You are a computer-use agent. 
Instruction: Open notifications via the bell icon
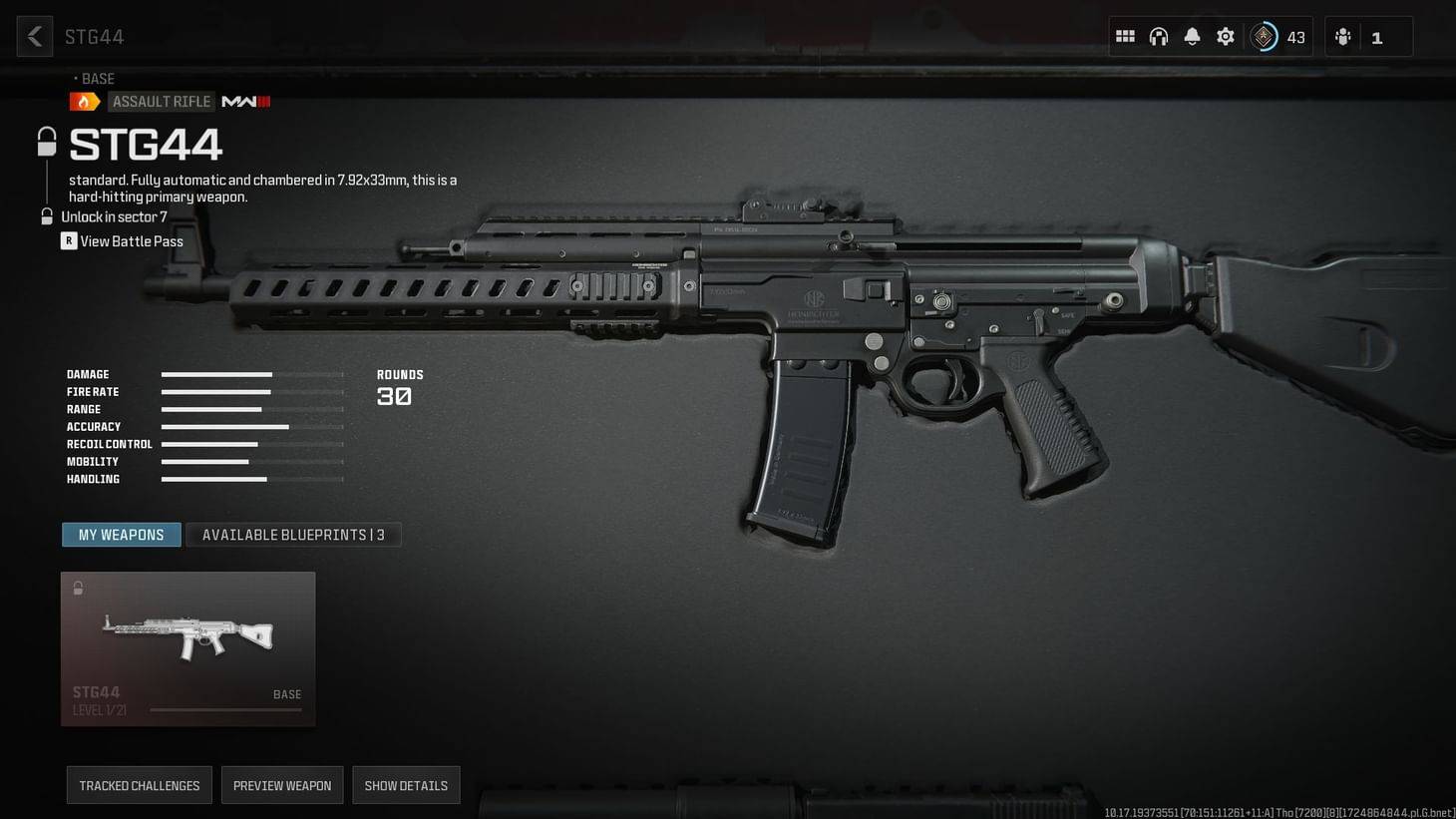[1192, 36]
